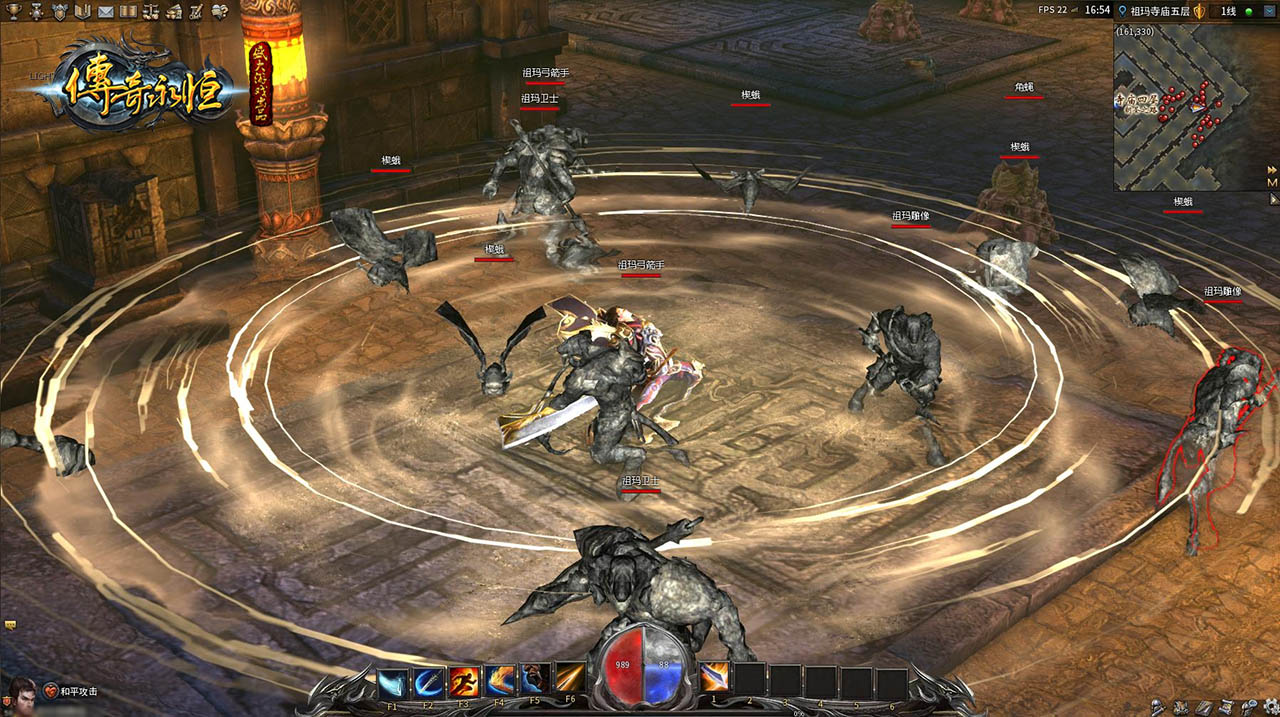Open the 1线 server line selector
1280x717 pixels.
pos(1229,11)
